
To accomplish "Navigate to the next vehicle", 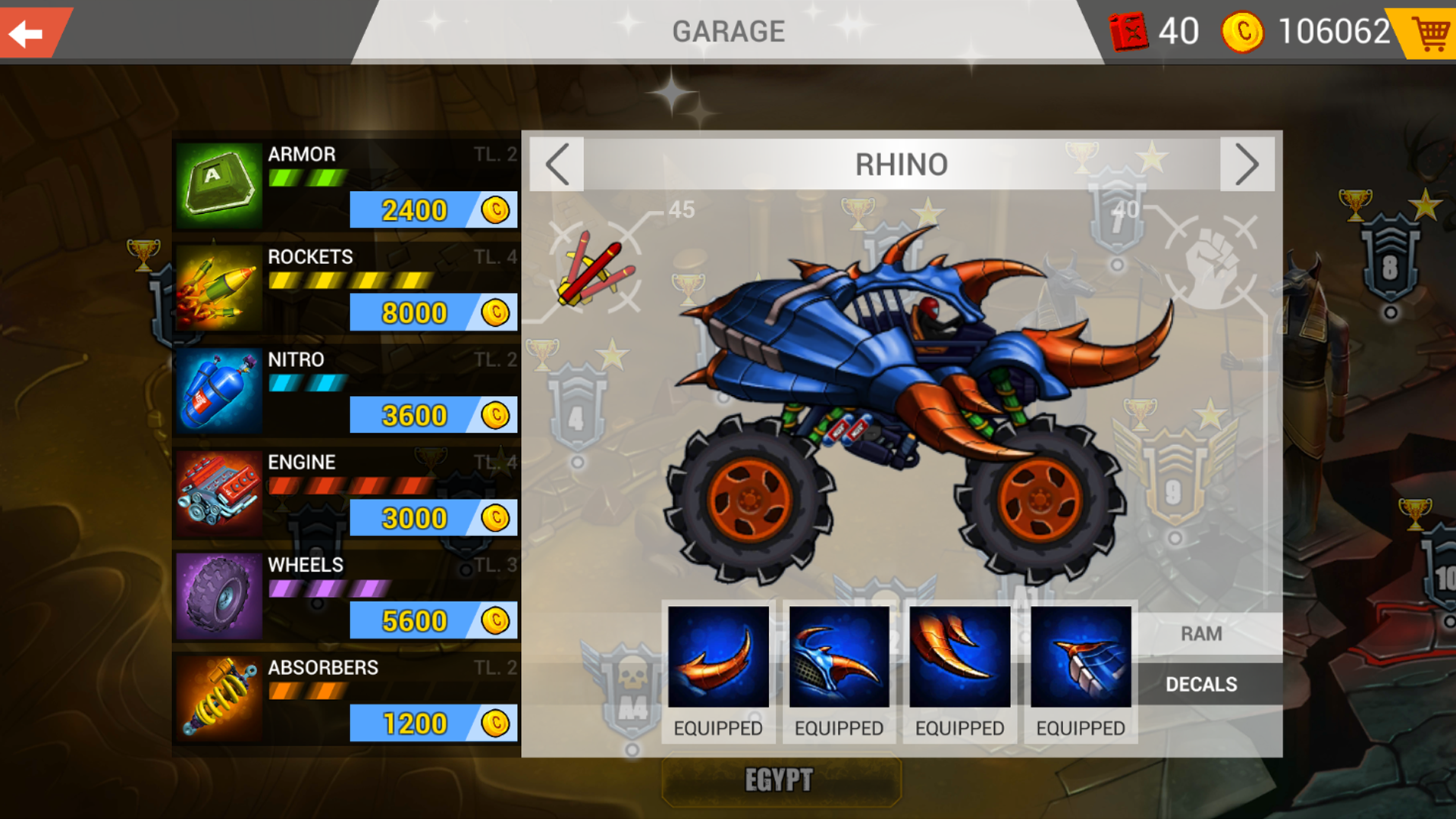I will pos(1248,164).
